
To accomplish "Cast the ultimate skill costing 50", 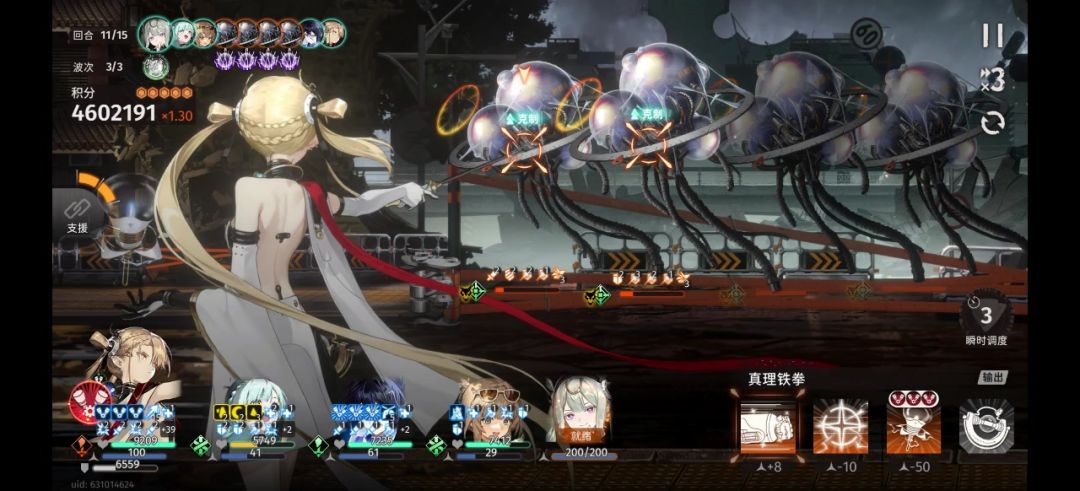I will [x=913, y=425].
